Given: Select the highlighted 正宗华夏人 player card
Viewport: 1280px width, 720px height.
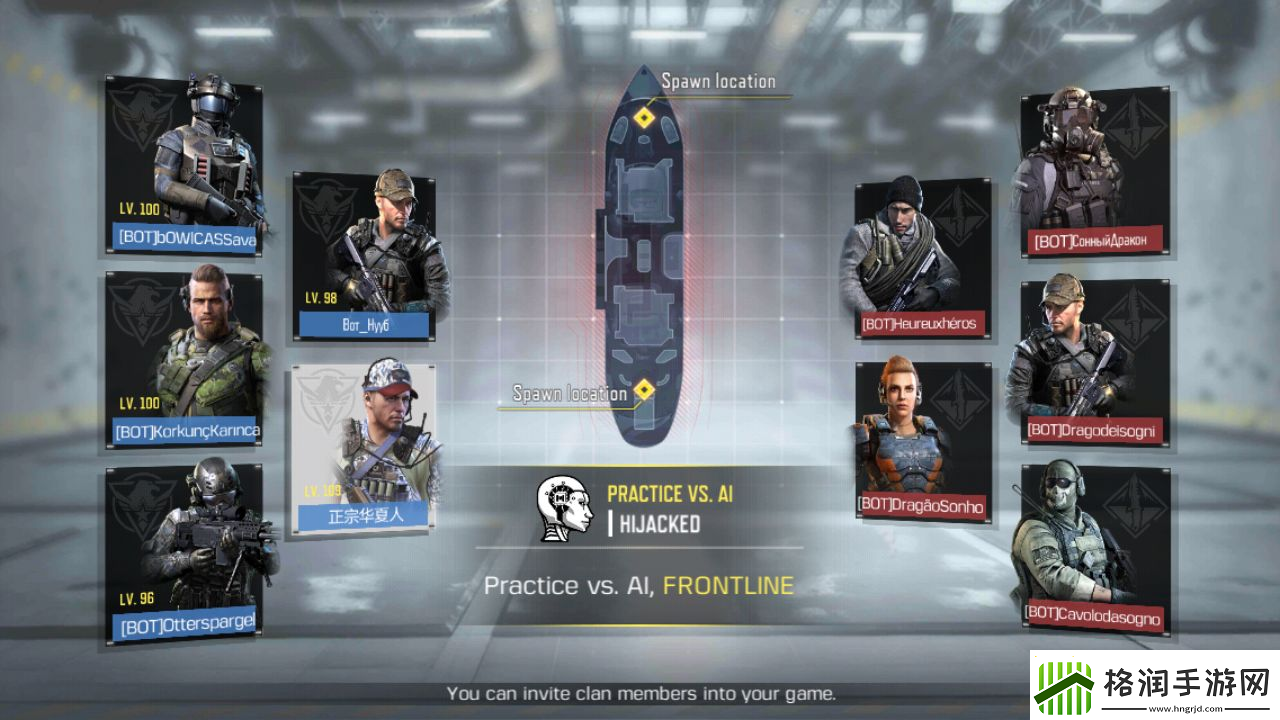Looking at the screenshot, I should (x=364, y=448).
